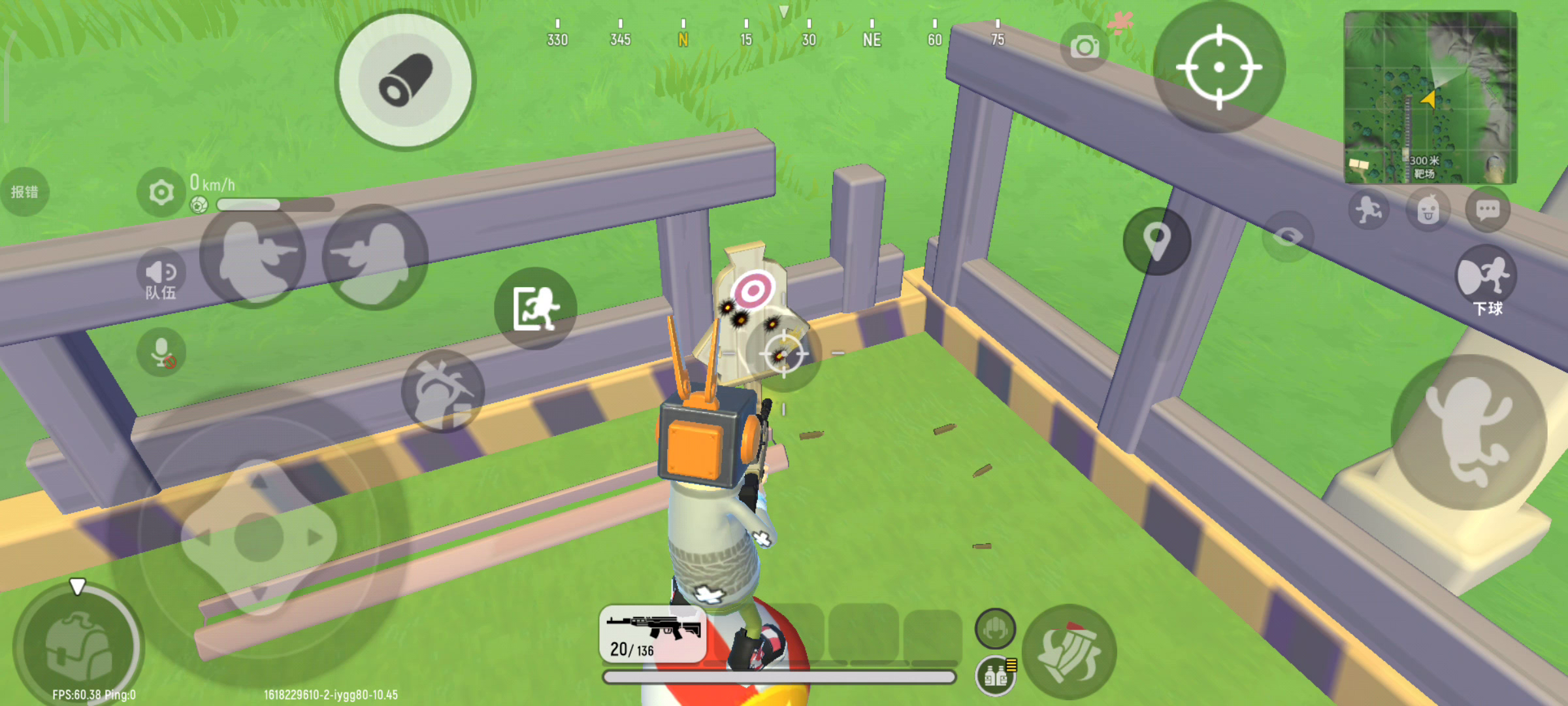Toggle the muted microphone icon
Screen dimensions: 1568x706
coord(161,353)
